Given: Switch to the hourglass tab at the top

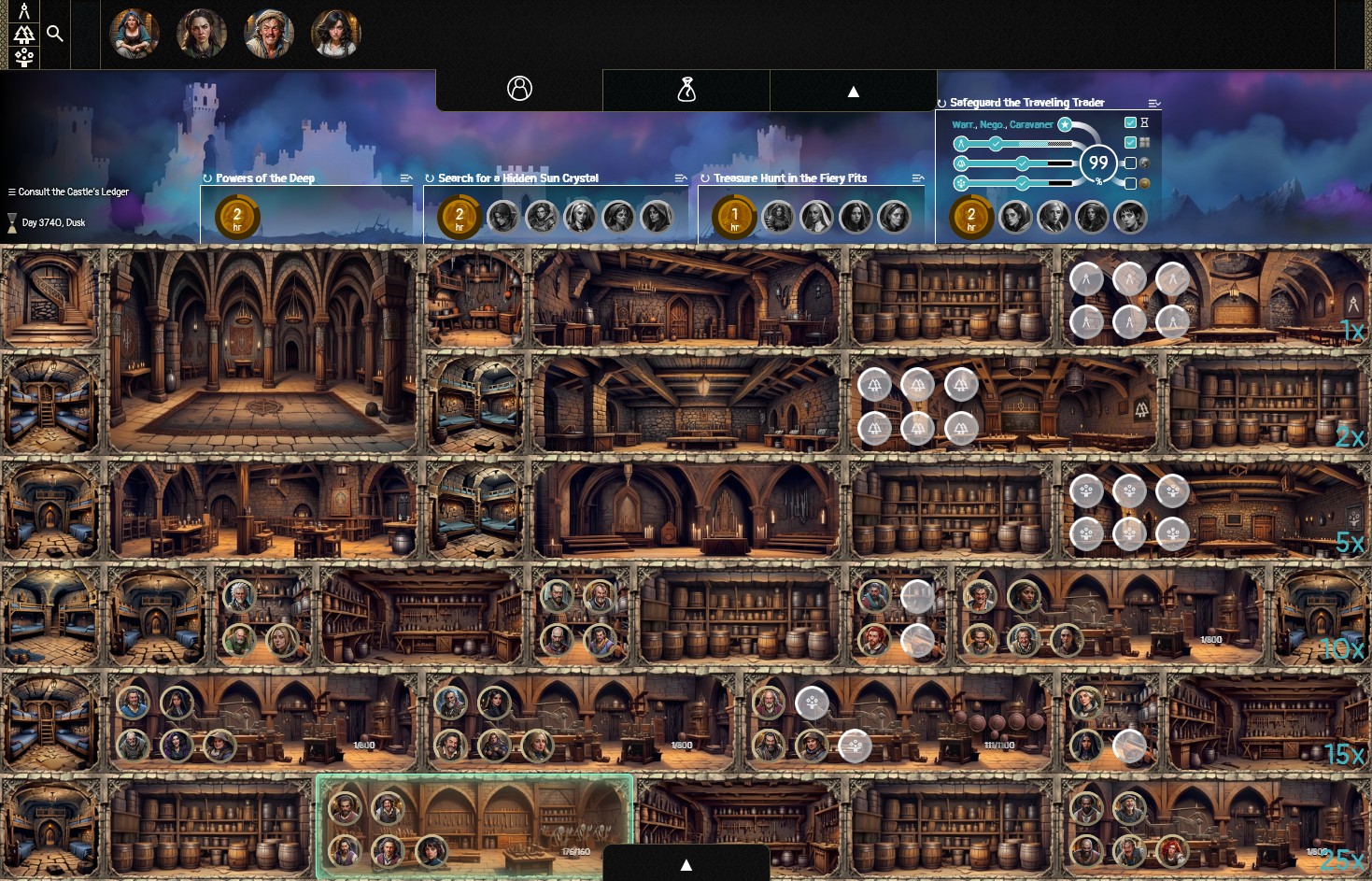Looking at the screenshot, I should [686, 89].
